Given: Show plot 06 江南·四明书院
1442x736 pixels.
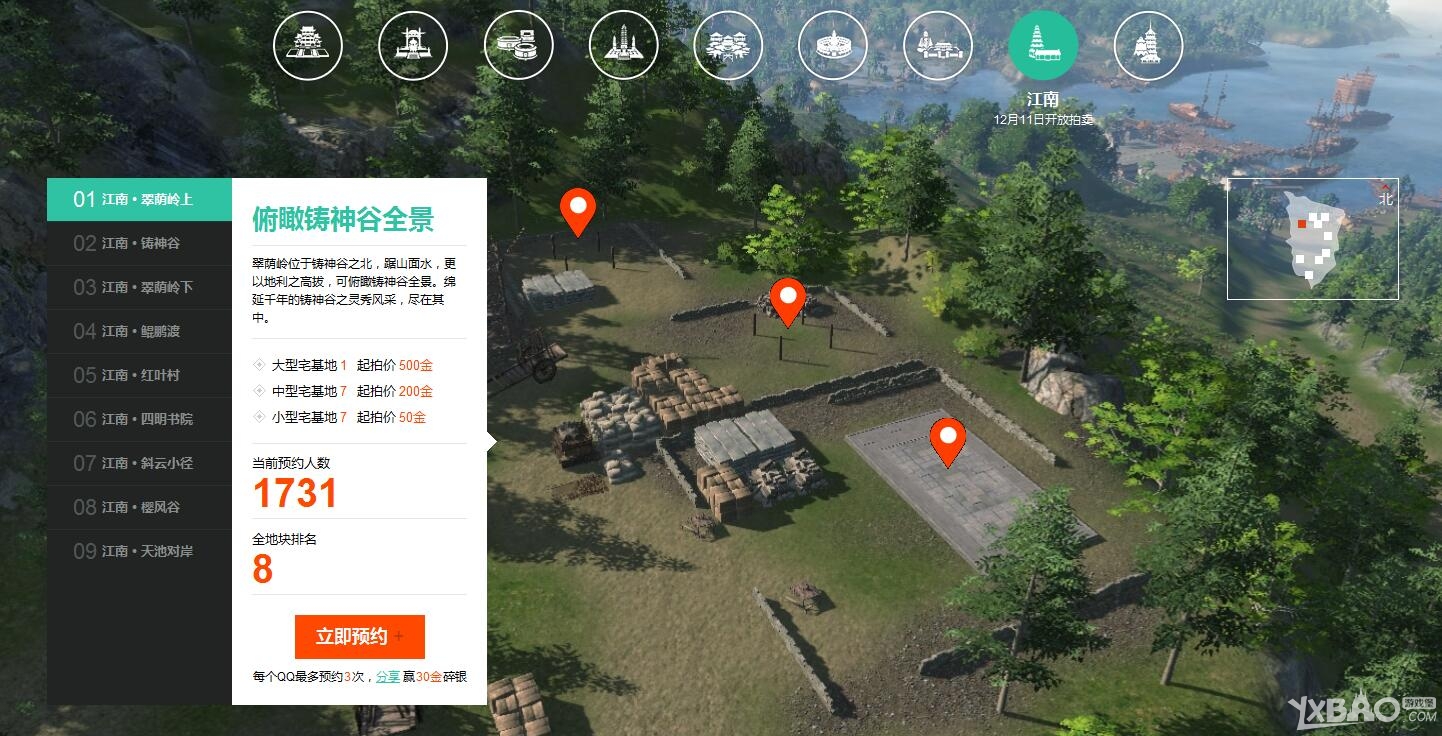Looking at the screenshot, I should (x=140, y=419).
